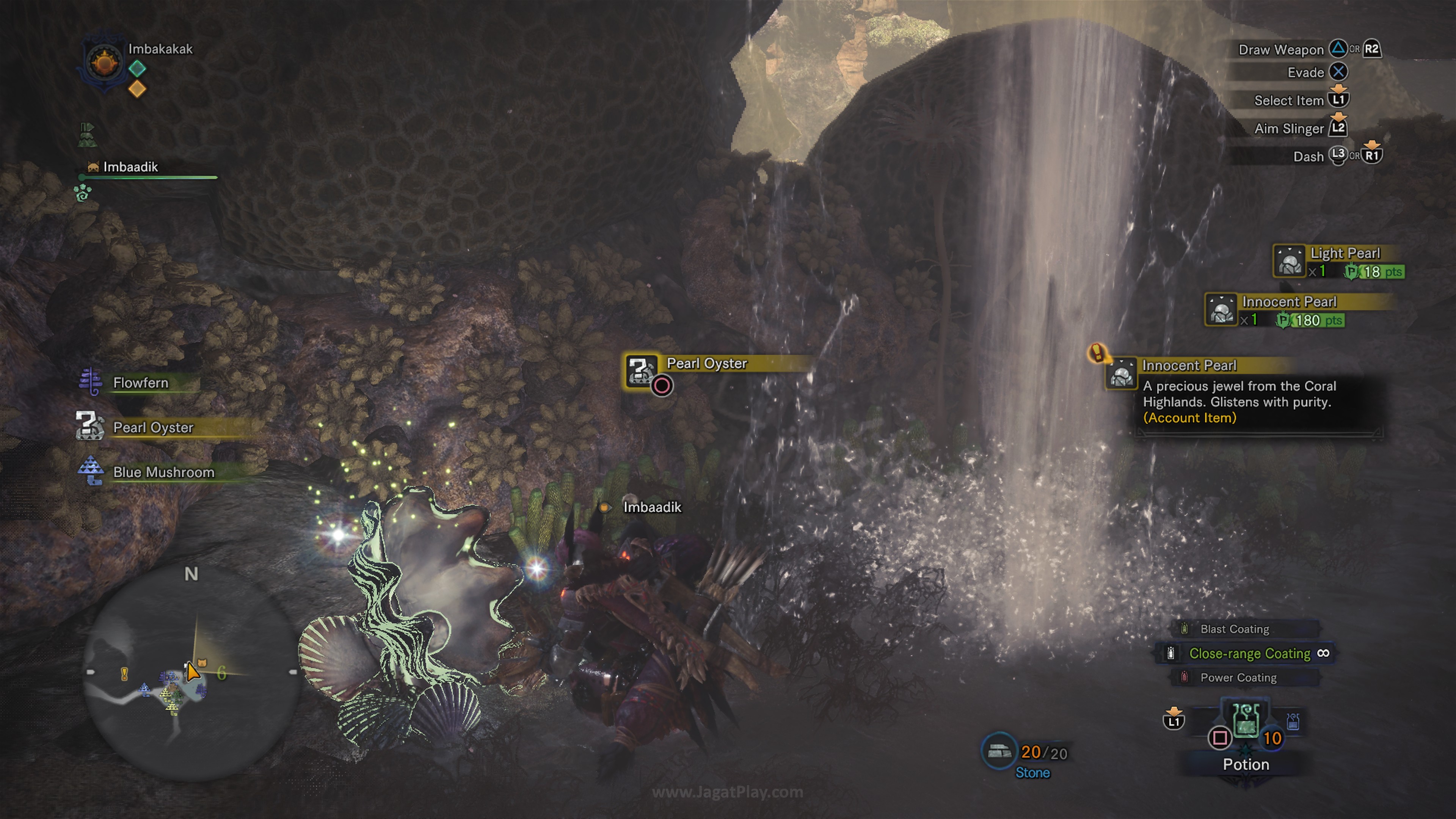Select Pearl Oyster in the nearby gathering list
1456x819 pixels.
152,427
